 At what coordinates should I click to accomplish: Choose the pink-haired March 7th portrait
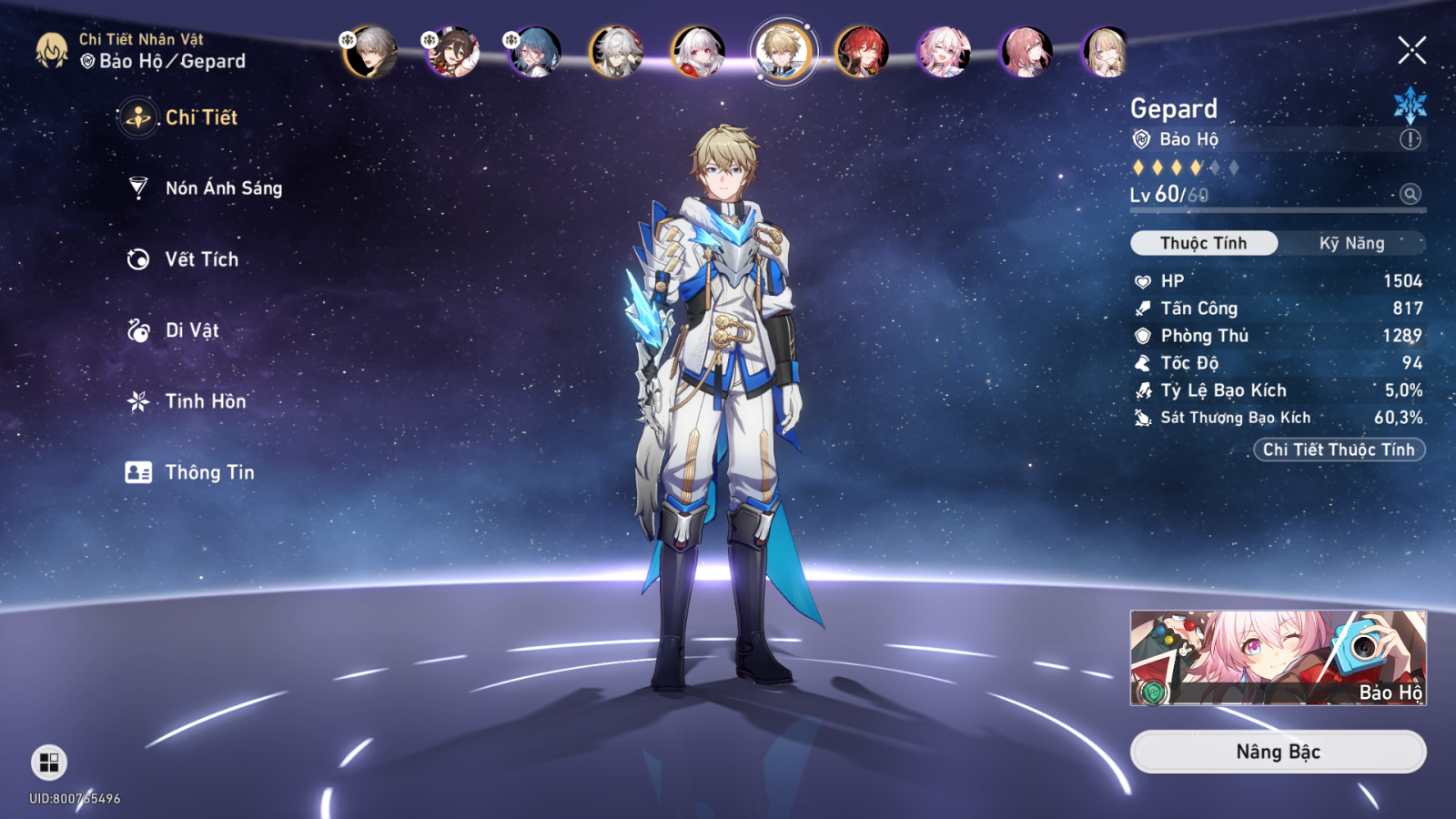pyautogui.click(x=944, y=51)
